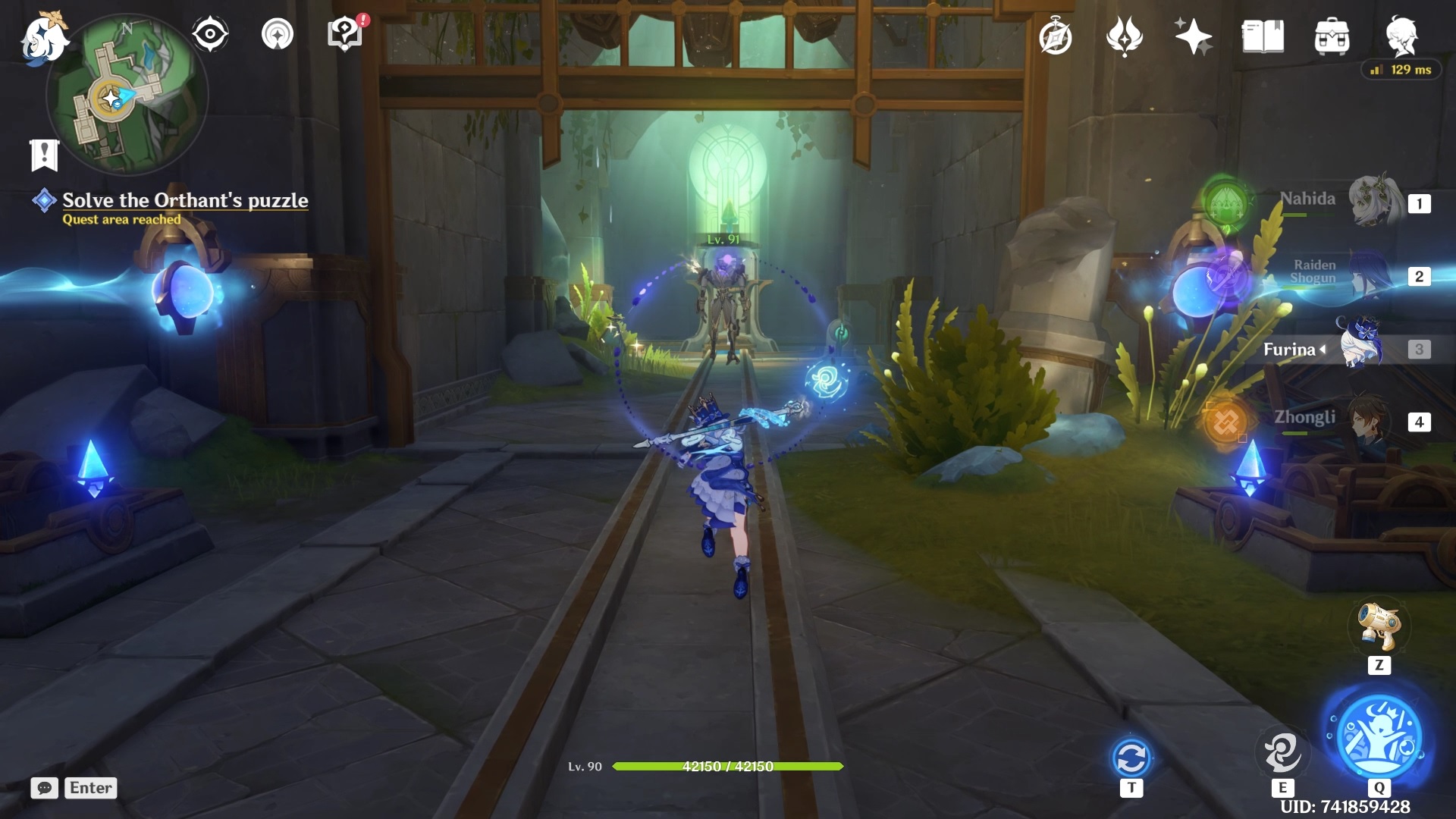
Task: Toggle Elemental Sight eye icon
Action: tap(210, 34)
